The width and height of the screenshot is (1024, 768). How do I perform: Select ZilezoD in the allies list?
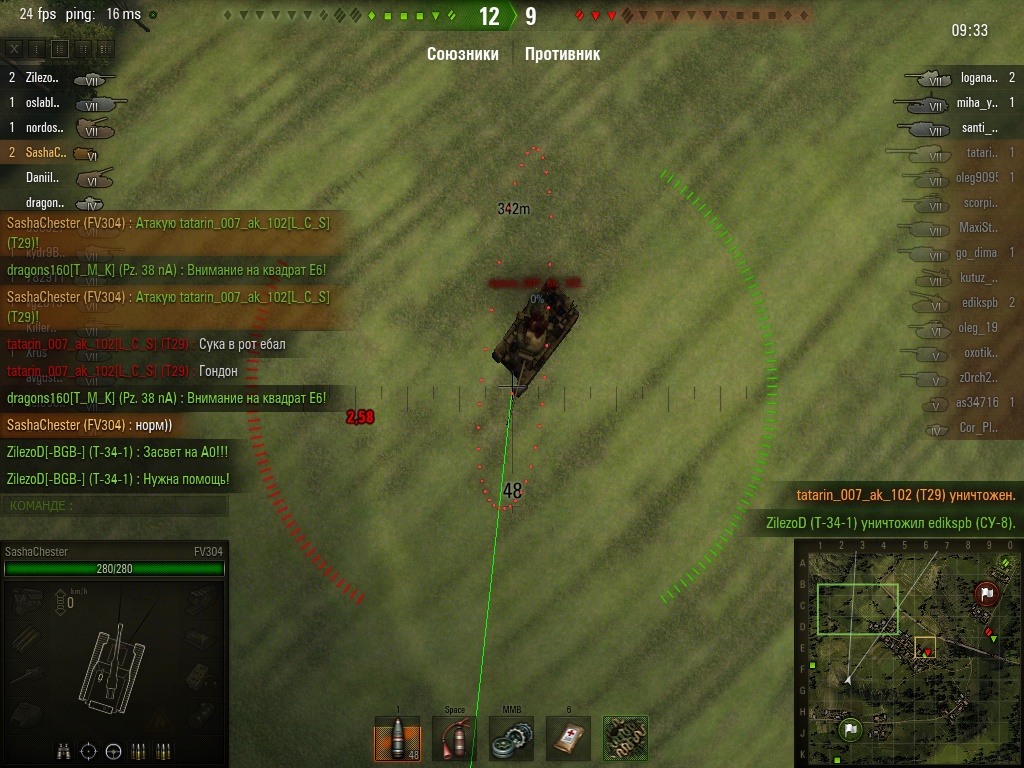pos(42,77)
